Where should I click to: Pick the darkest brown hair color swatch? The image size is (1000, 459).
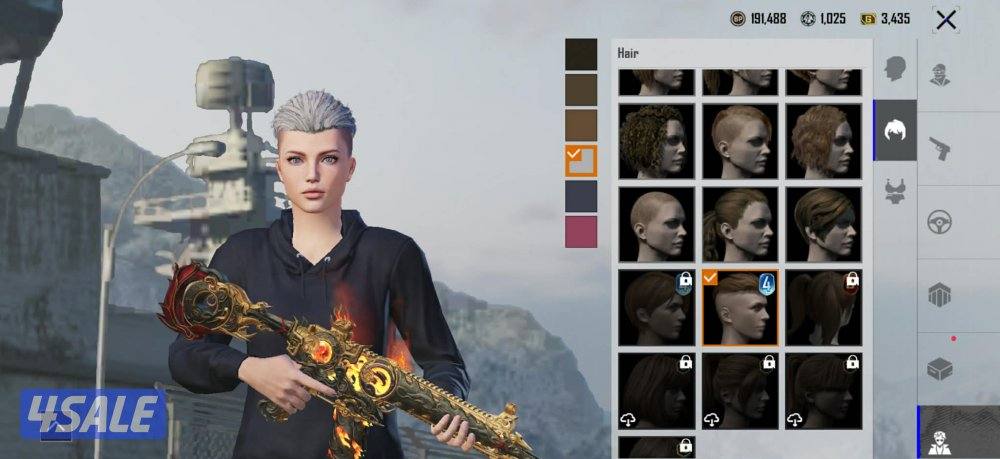[581, 54]
